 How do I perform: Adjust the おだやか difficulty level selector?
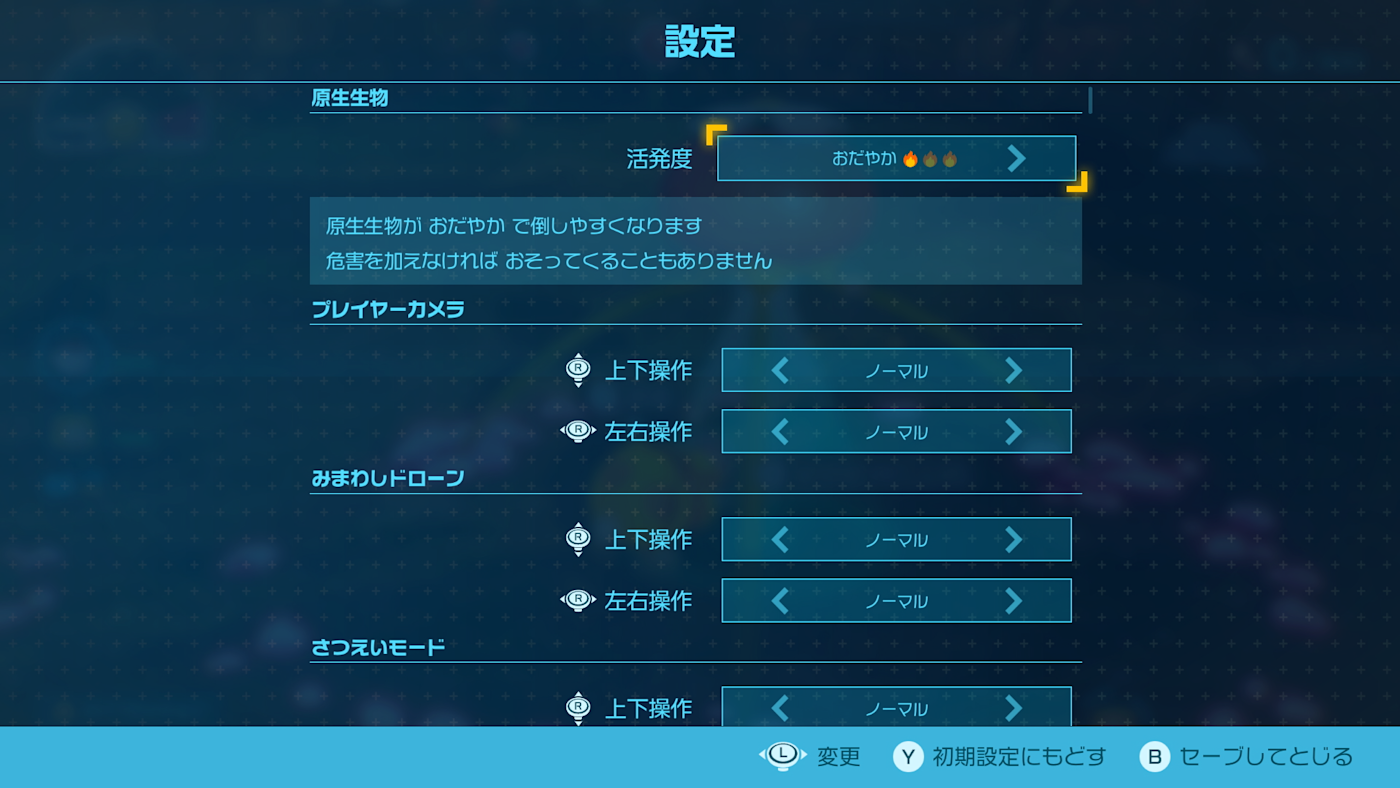tap(896, 157)
